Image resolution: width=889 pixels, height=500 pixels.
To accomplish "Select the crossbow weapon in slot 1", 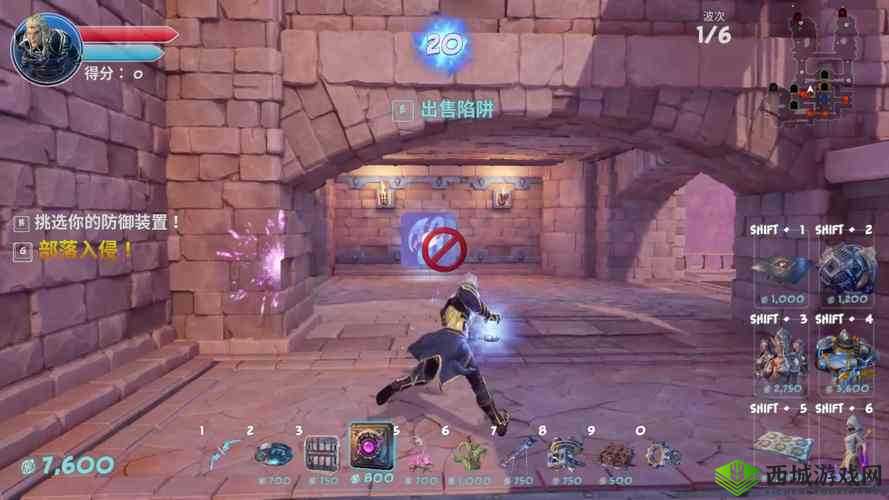I will point(225,453).
